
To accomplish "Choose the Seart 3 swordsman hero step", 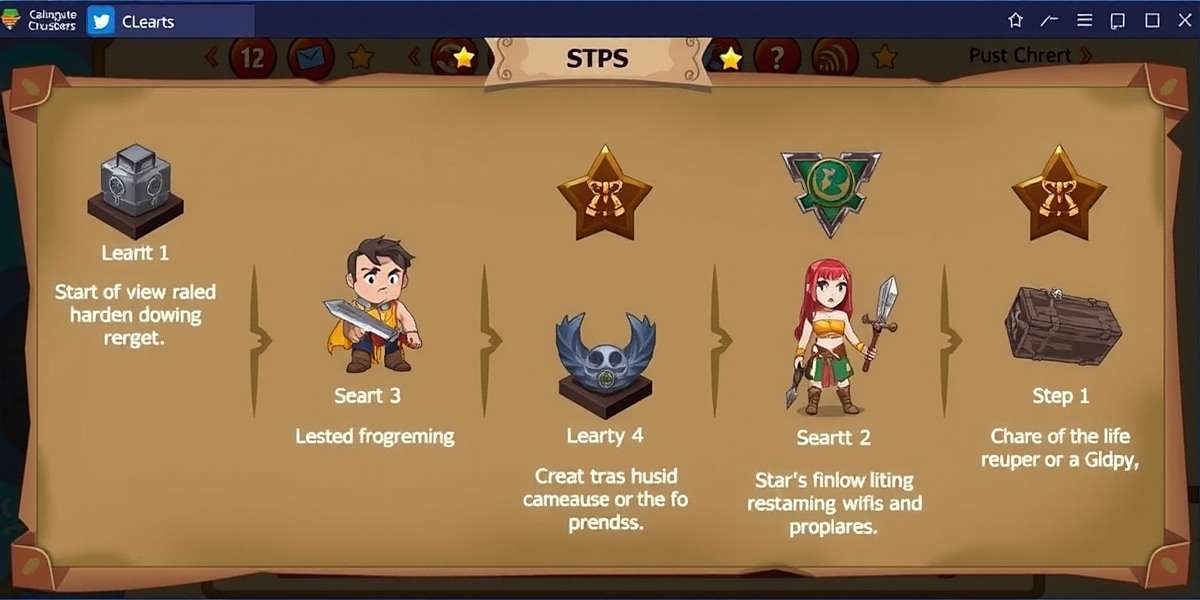I will click(x=370, y=303).
